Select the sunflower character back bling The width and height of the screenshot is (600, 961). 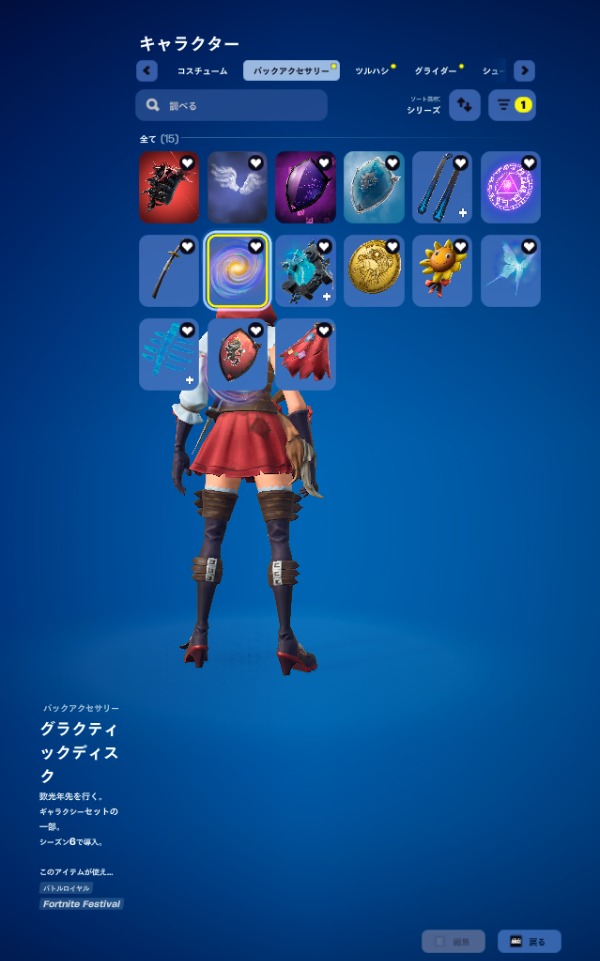[442, 271]
